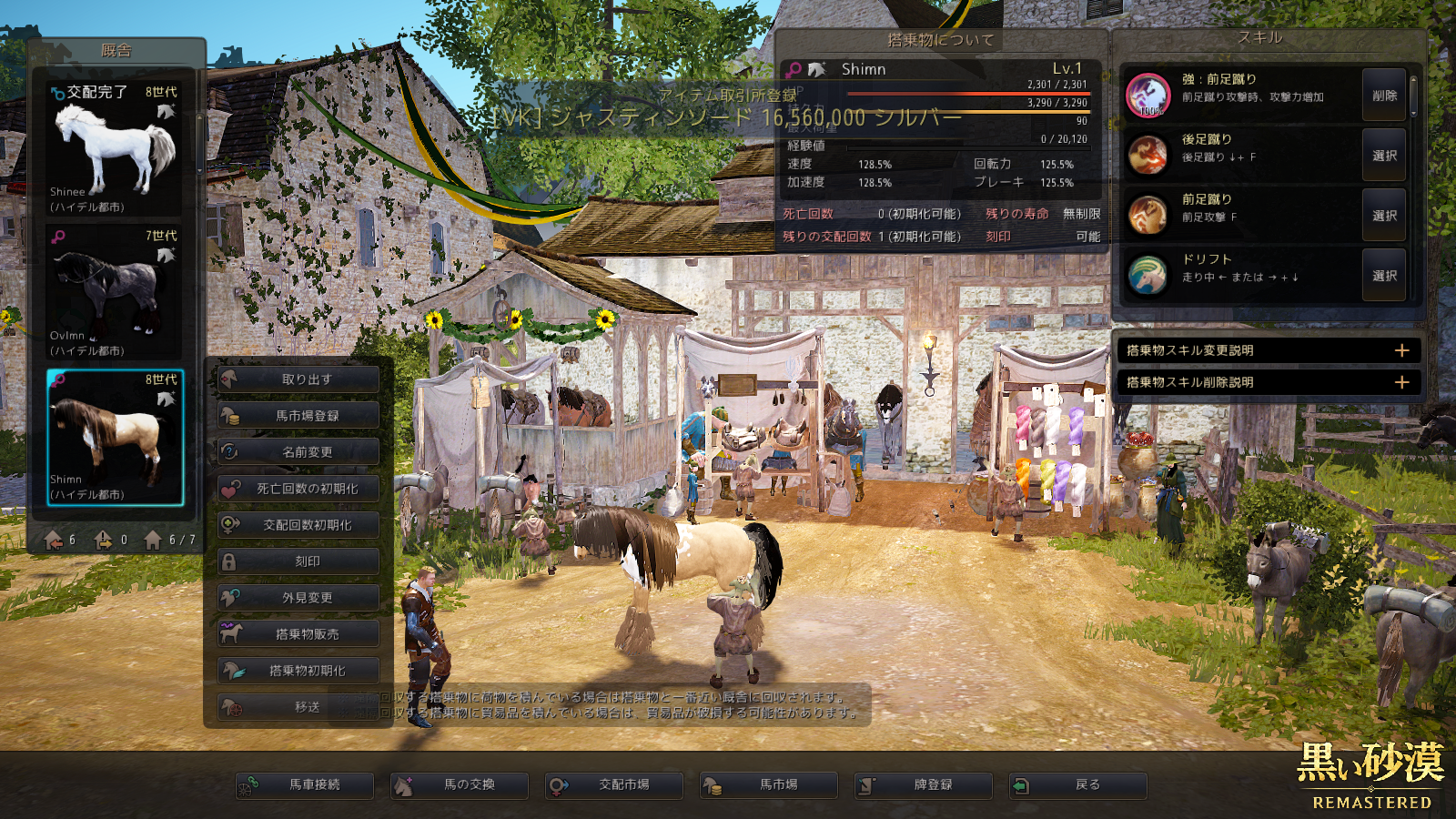
Task: Click 選択 next to the ドリフト skill
Action: [x=1384, y=276]
